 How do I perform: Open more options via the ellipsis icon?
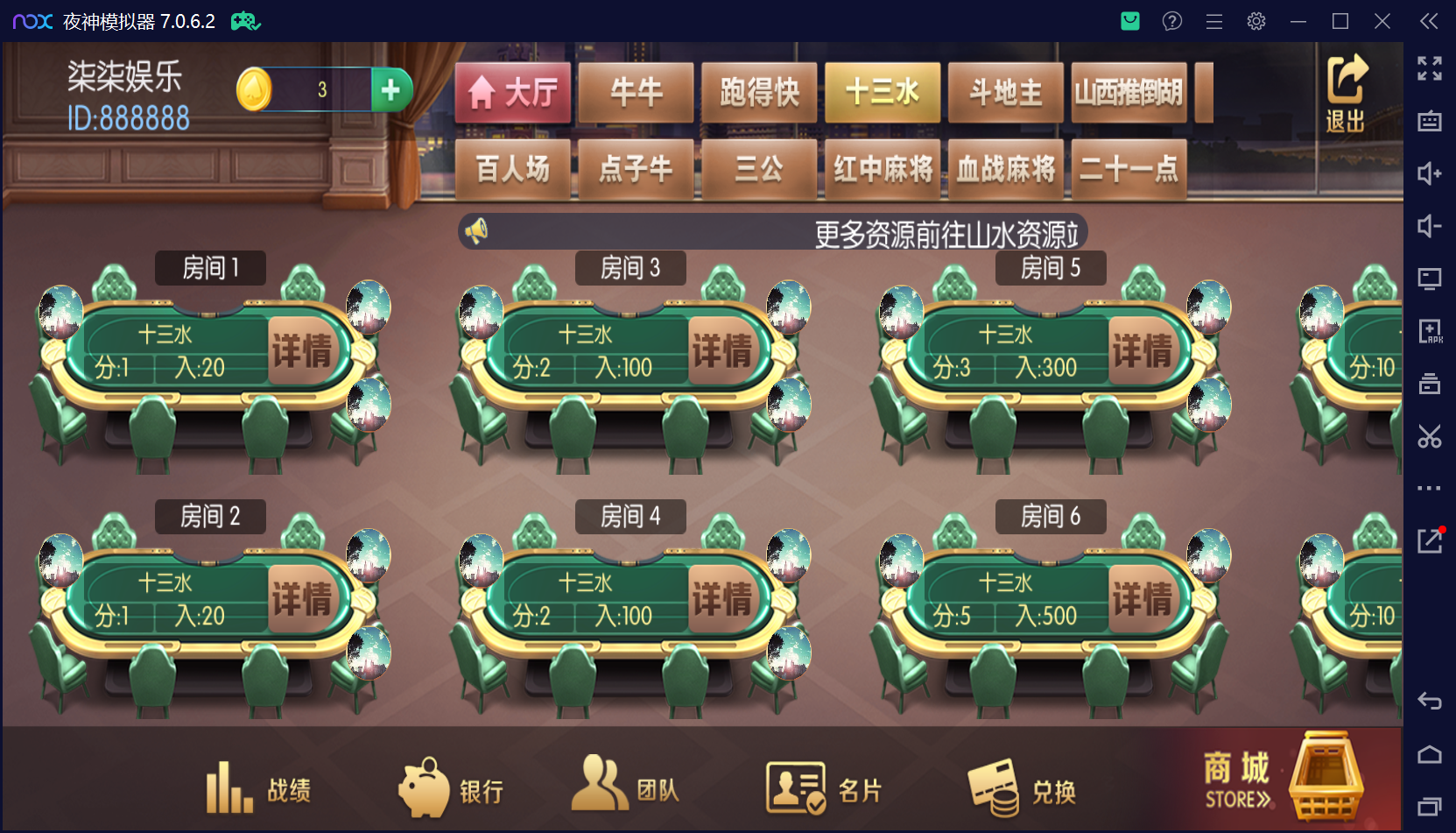pyautogui.click(x=1430, y=488)
